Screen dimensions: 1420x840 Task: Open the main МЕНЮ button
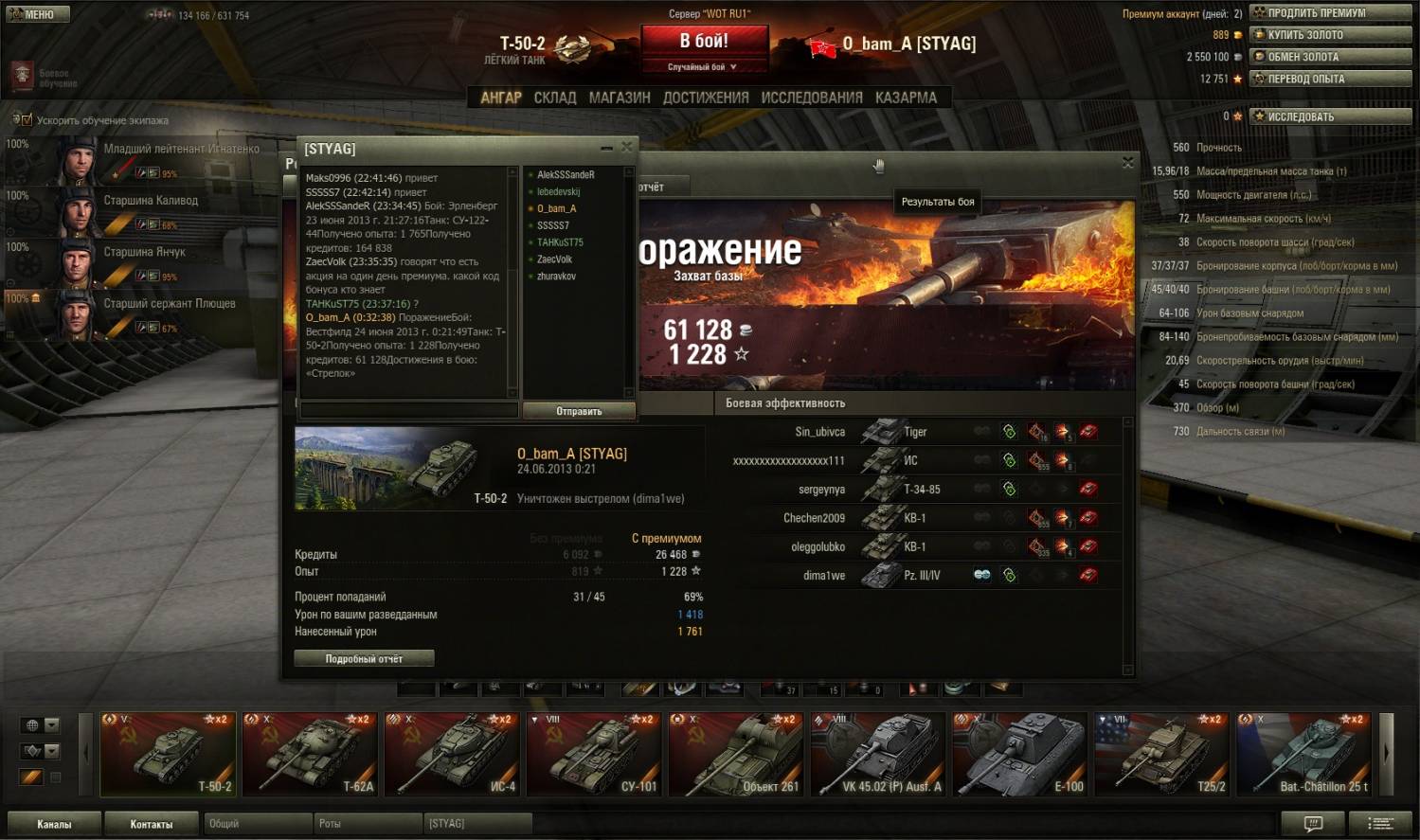coord(36,14)
